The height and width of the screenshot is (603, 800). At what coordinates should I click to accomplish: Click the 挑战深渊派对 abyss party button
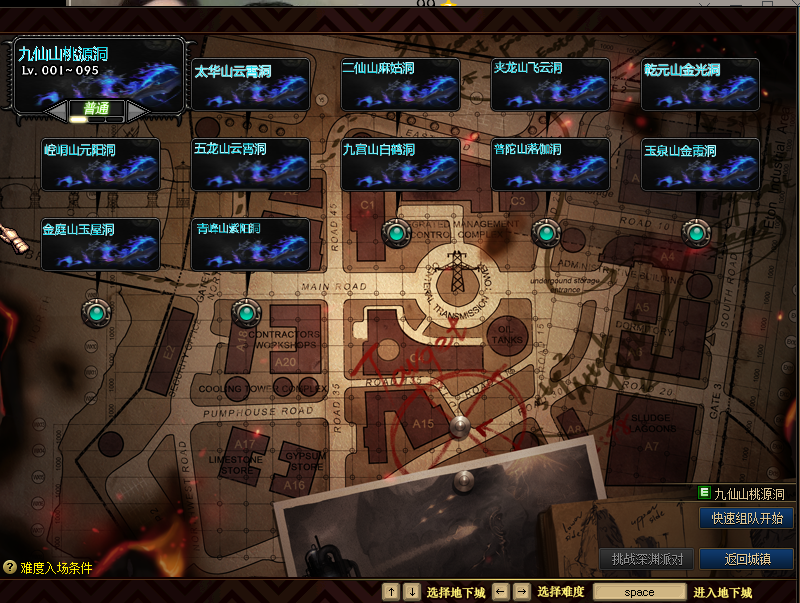point(646,559)
